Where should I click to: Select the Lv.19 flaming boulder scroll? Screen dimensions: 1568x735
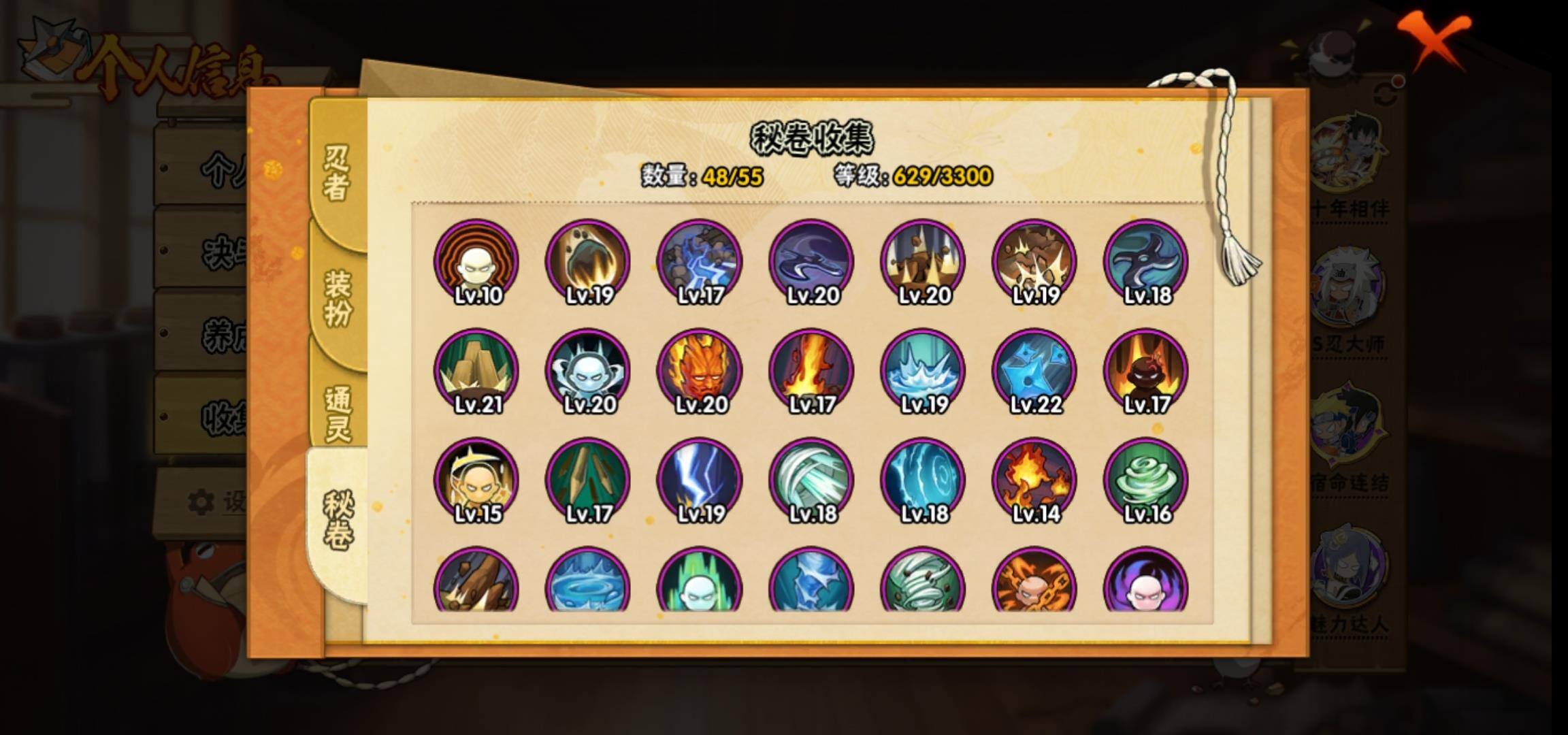coord(588,262)
